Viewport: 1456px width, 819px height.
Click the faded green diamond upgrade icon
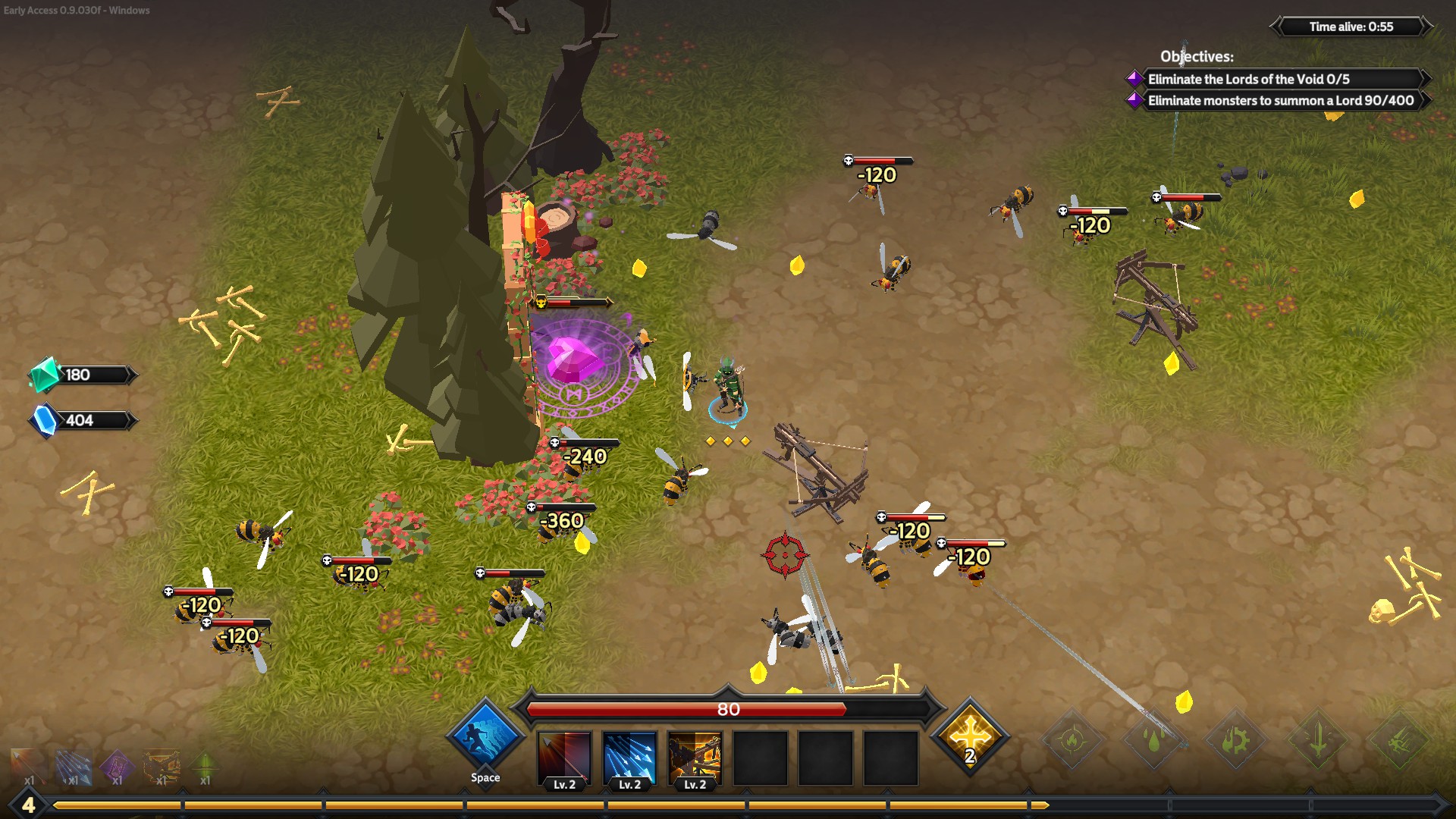tap(205, 766)
